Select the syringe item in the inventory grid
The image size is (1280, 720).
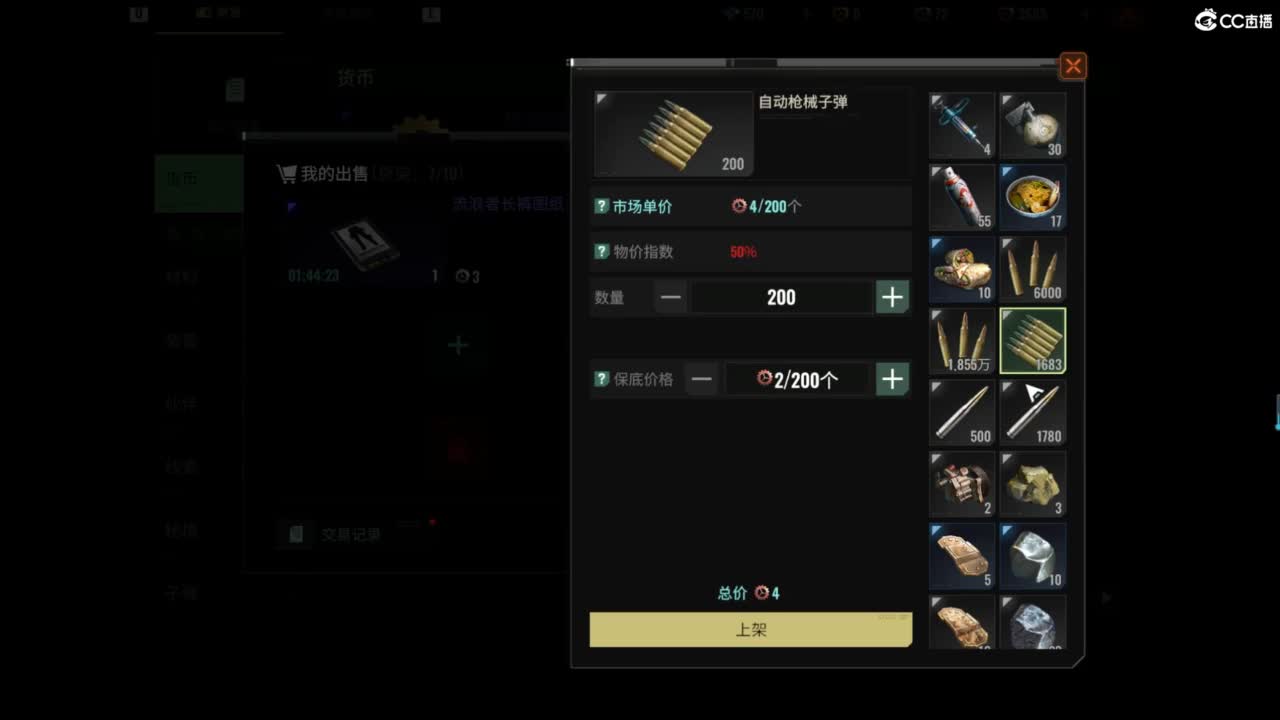tap(961, 124)
